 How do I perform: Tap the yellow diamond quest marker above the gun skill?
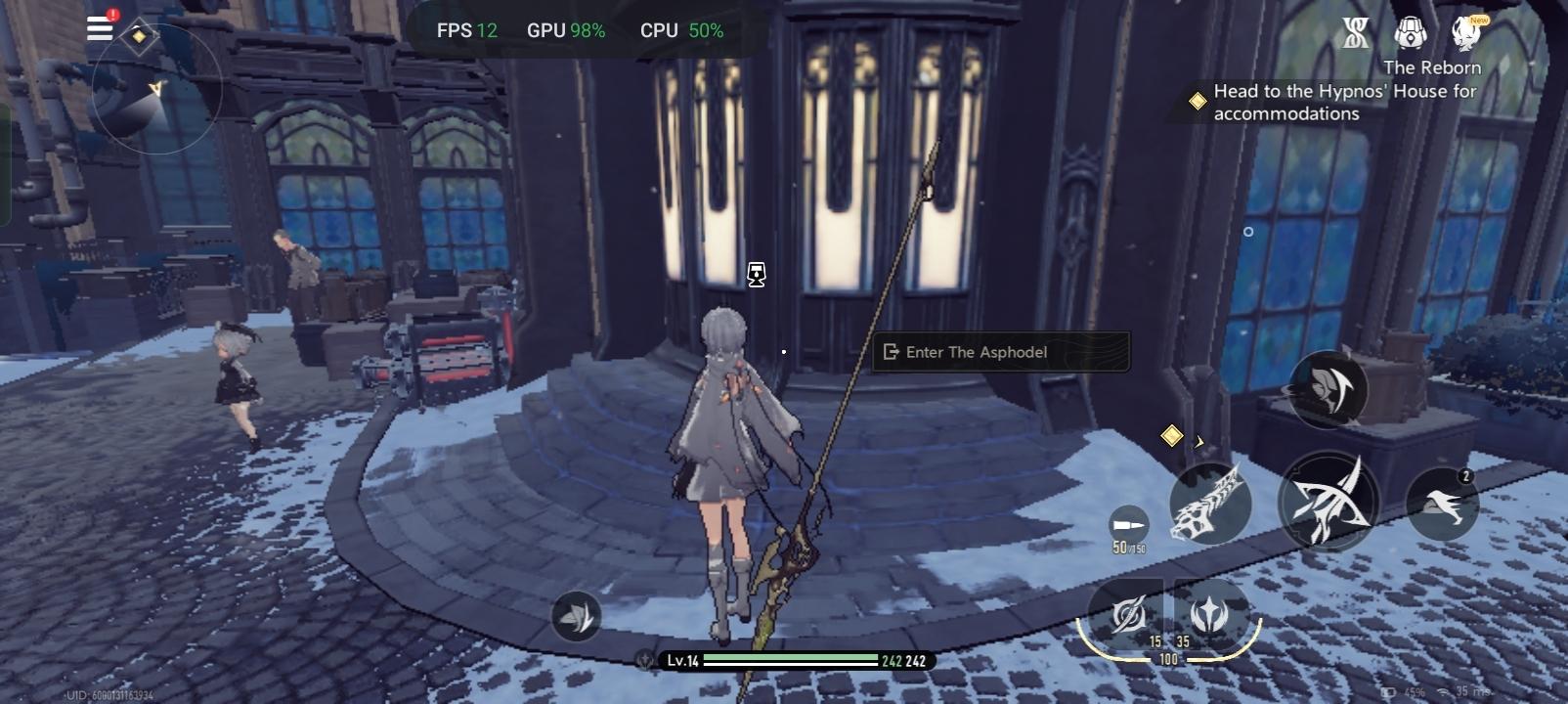click(x=1171, y=435)
